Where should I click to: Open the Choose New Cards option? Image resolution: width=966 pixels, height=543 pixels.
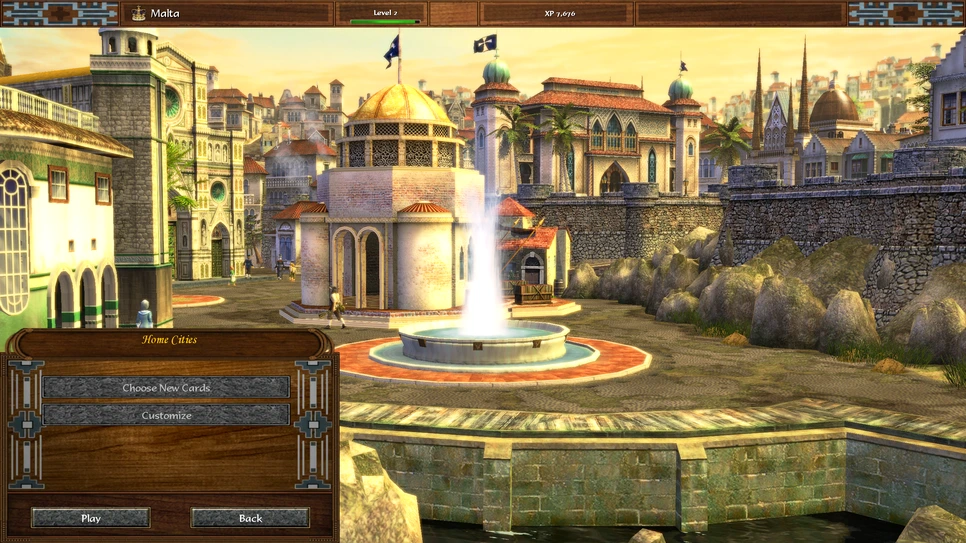click(166, 387)
